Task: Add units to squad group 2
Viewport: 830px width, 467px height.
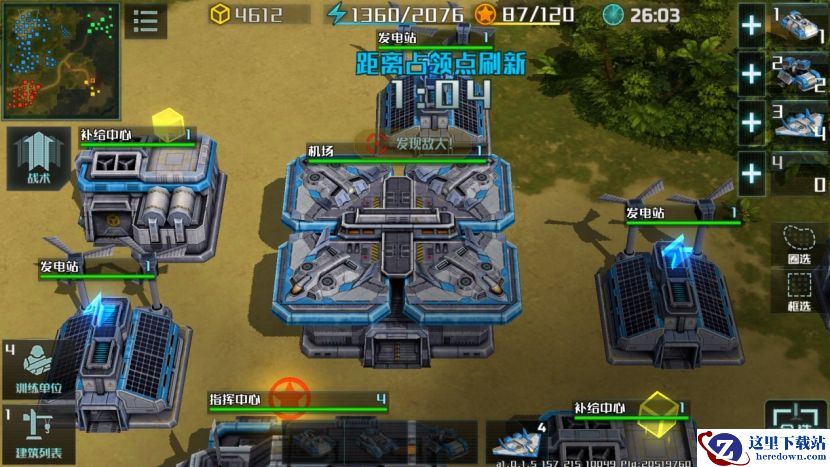Action: click(x=751, y=73)
